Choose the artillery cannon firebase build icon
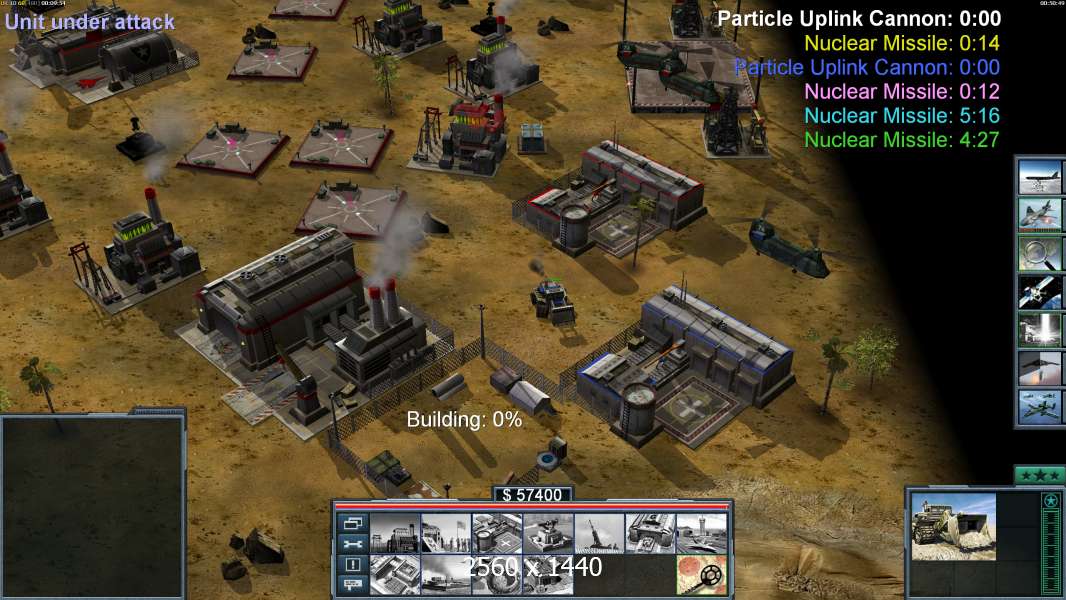Screen dimensions: 1066x600 [598, 533]
